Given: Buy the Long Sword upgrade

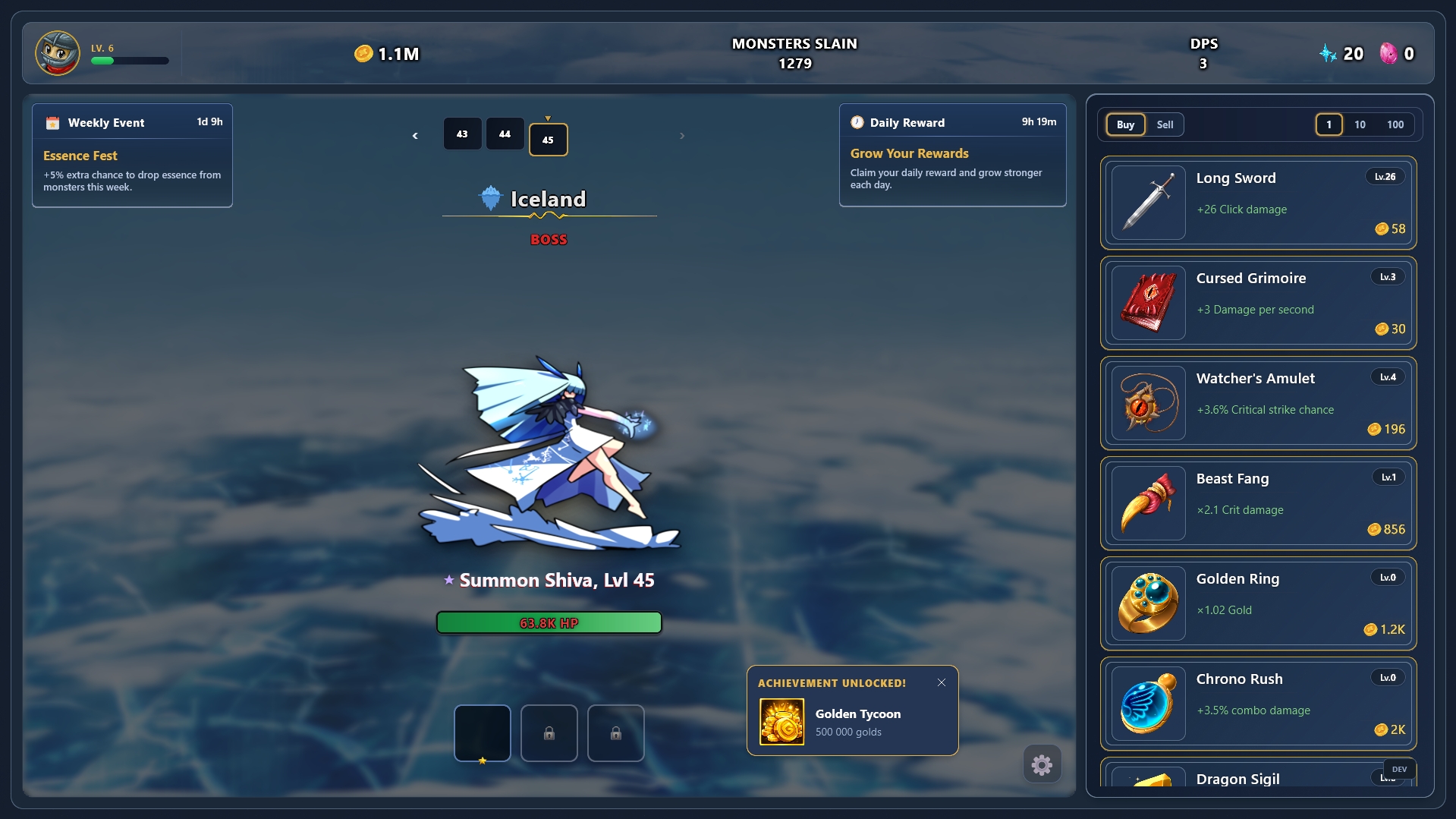Looking at the screenshot, I should (1258, 203).
